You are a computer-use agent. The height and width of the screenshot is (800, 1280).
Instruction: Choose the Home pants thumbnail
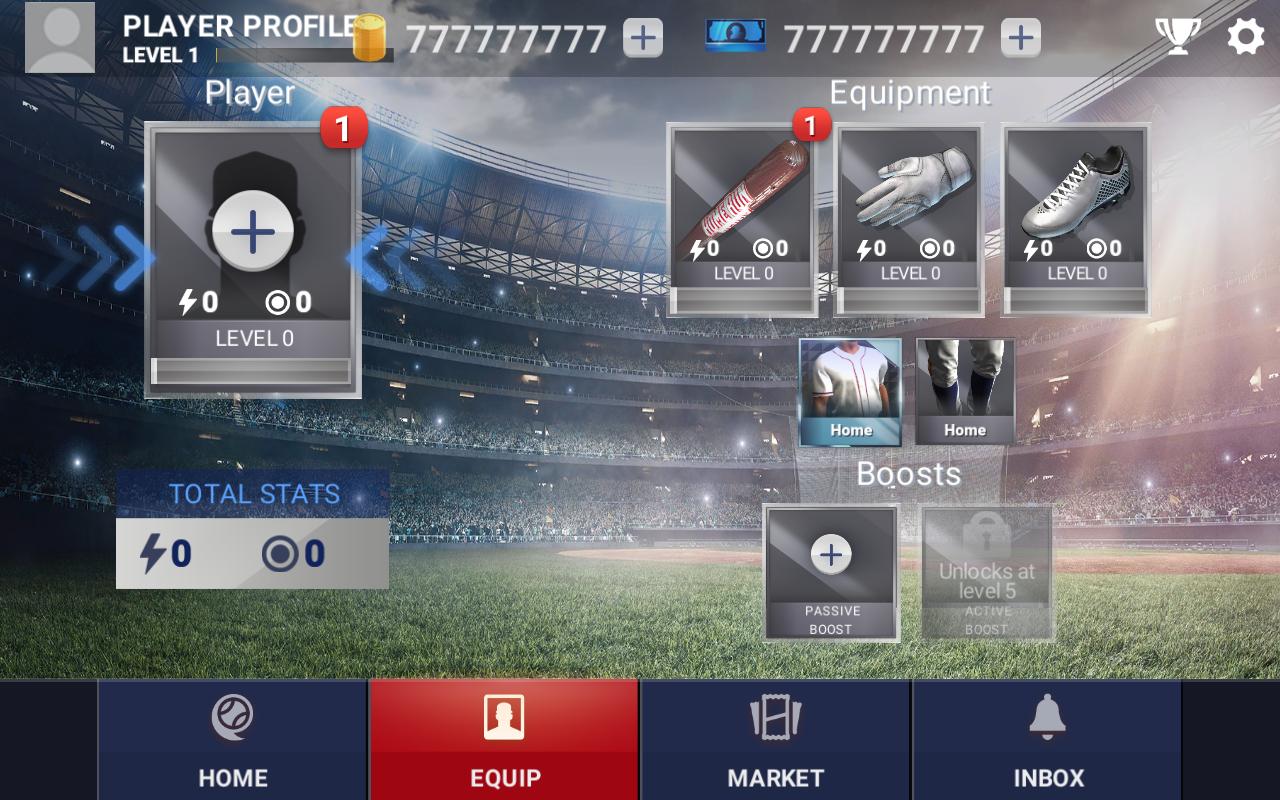point(965,392)
